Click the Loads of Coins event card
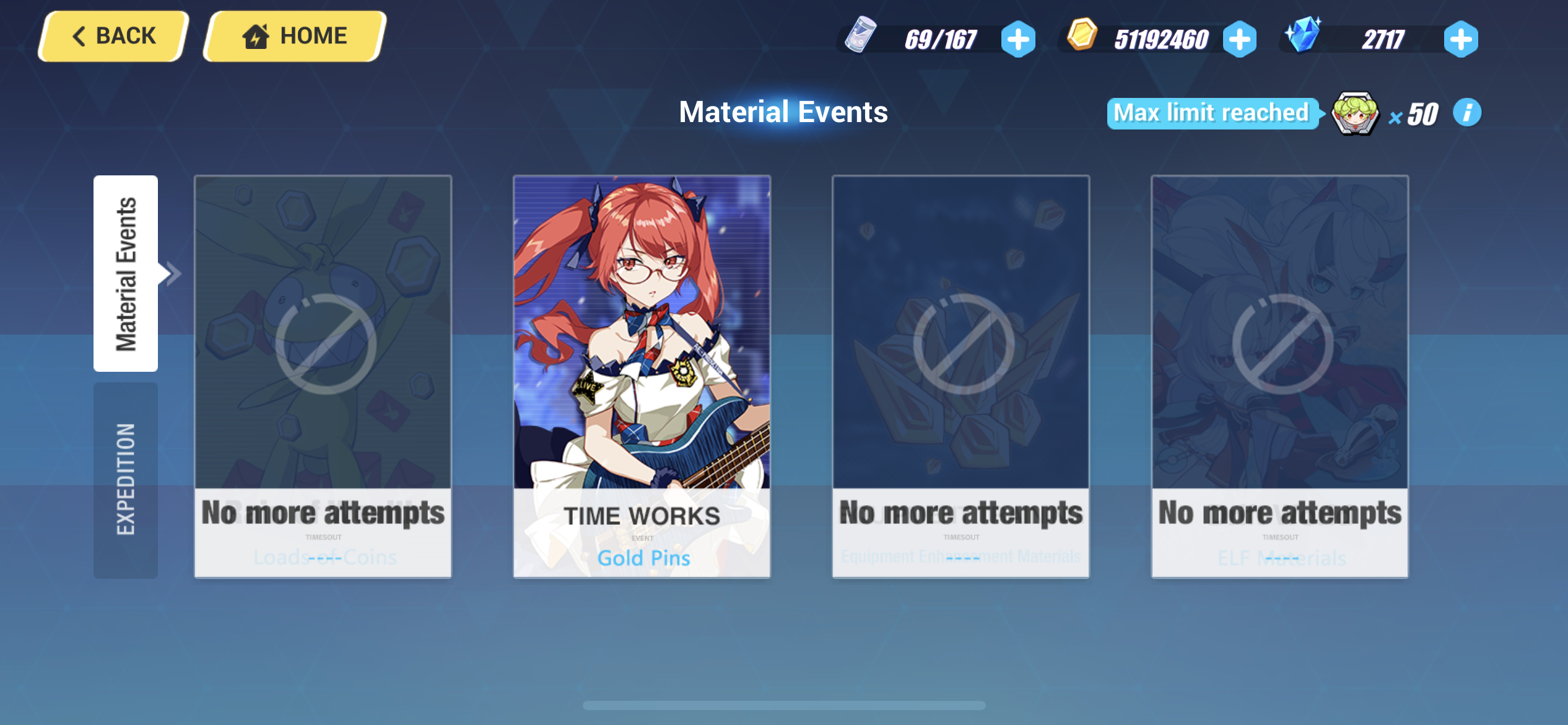This screenshot has height=725, width=1568. tap(321, 378)
